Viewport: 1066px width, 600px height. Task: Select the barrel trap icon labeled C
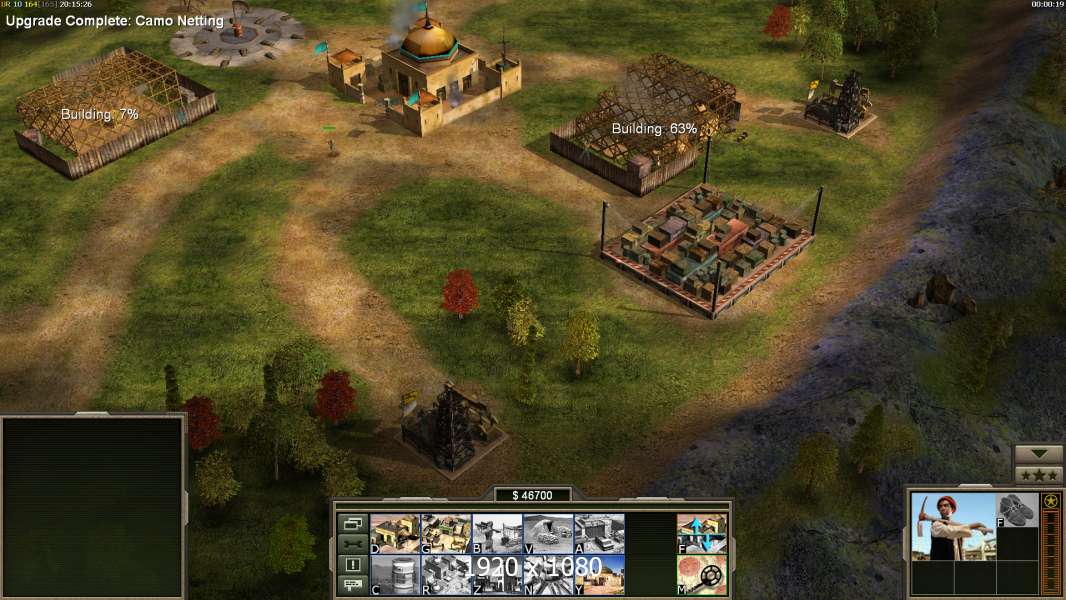point(395,574)
